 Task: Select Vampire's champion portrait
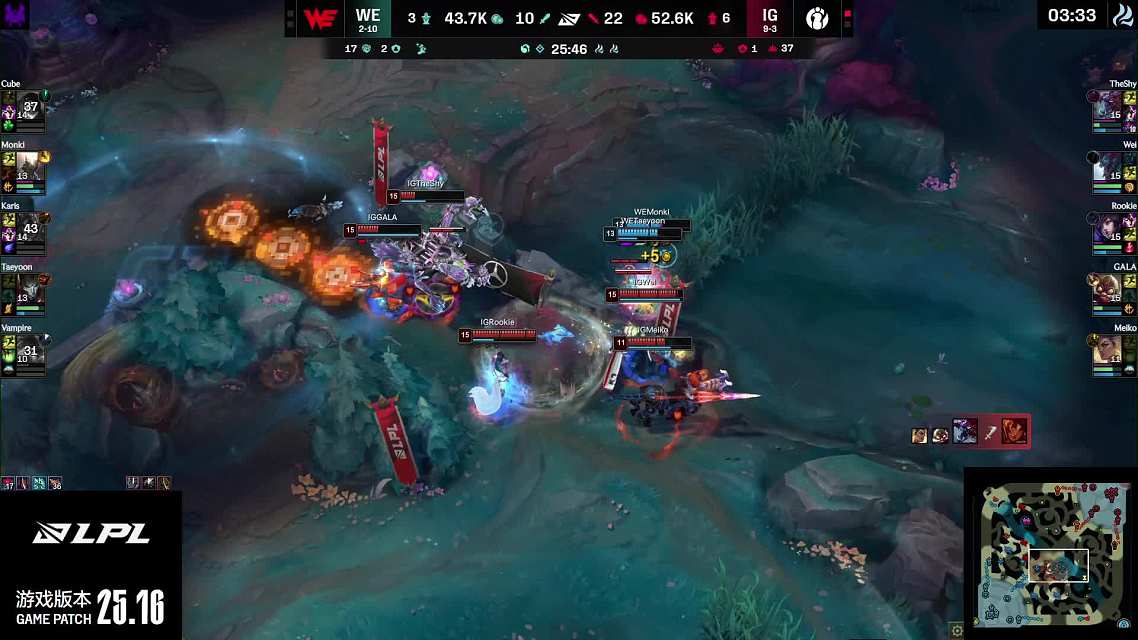(30, 349)
